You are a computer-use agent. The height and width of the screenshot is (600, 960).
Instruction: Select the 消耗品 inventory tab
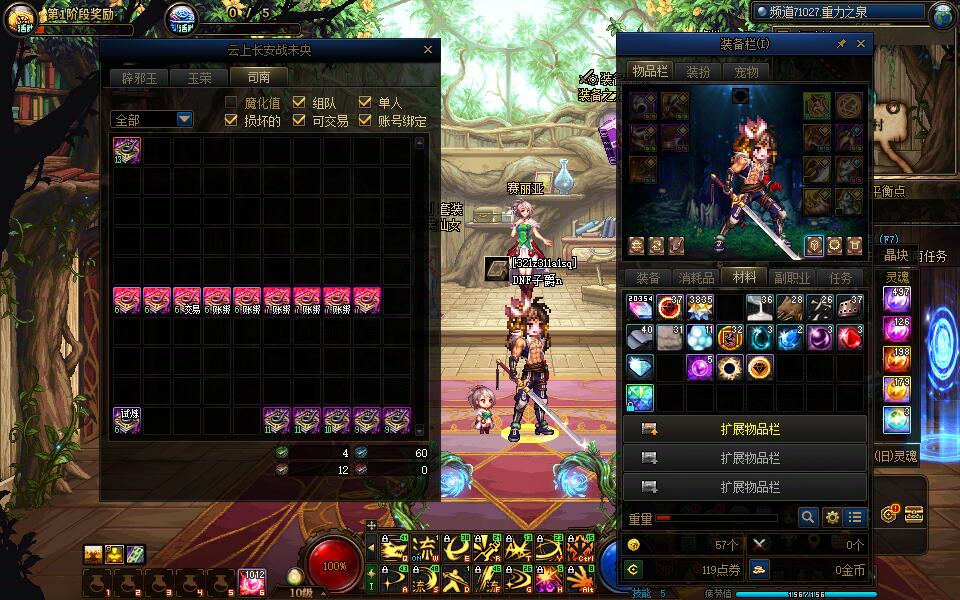coord(695,278)
